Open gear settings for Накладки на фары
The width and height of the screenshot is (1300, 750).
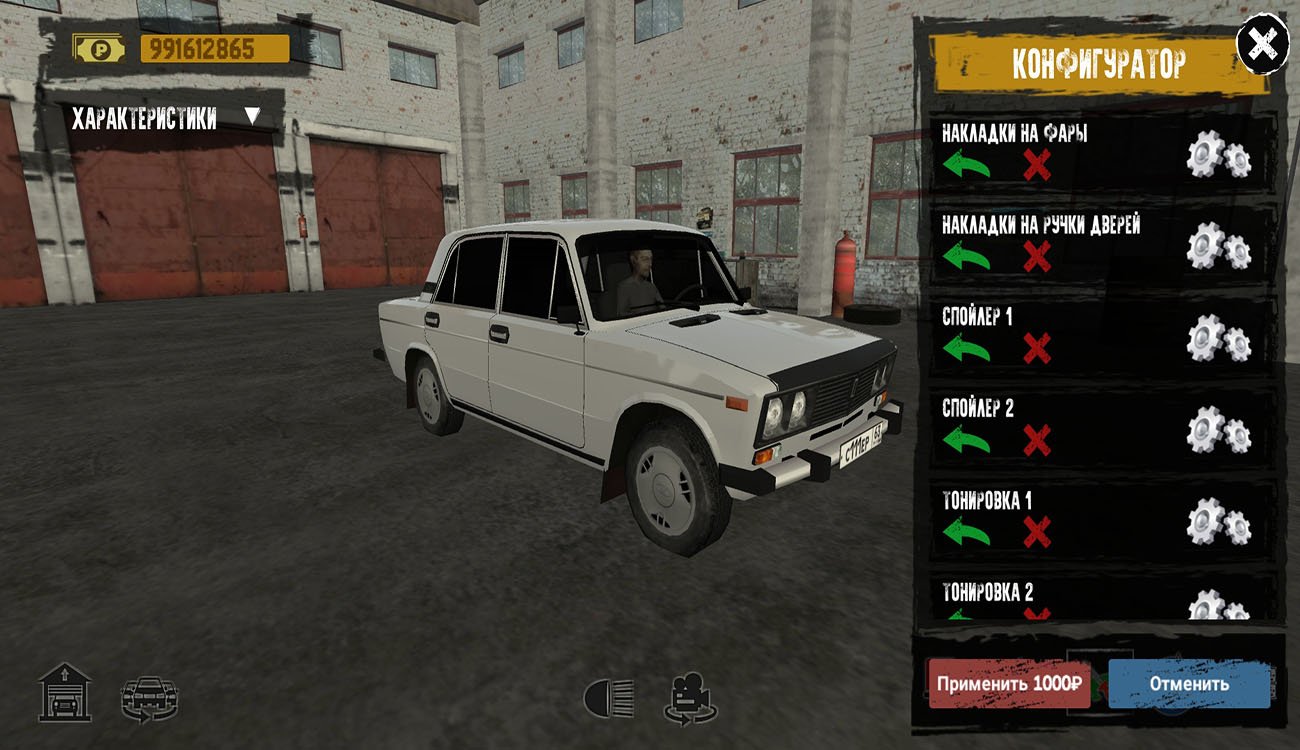point(1218,155)
